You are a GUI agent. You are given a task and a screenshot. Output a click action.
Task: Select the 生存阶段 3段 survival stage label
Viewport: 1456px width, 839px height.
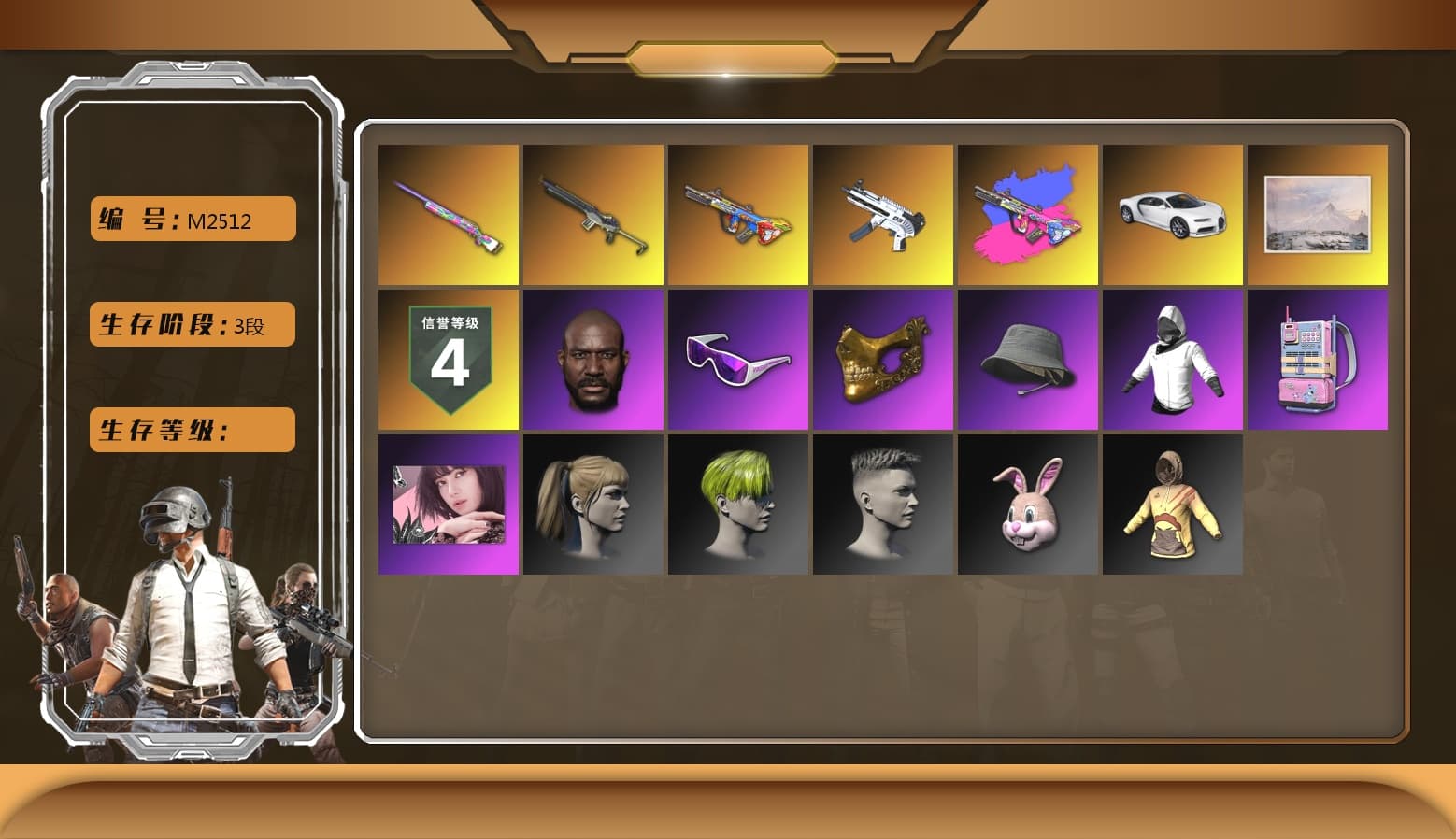[x=191, y=324]
